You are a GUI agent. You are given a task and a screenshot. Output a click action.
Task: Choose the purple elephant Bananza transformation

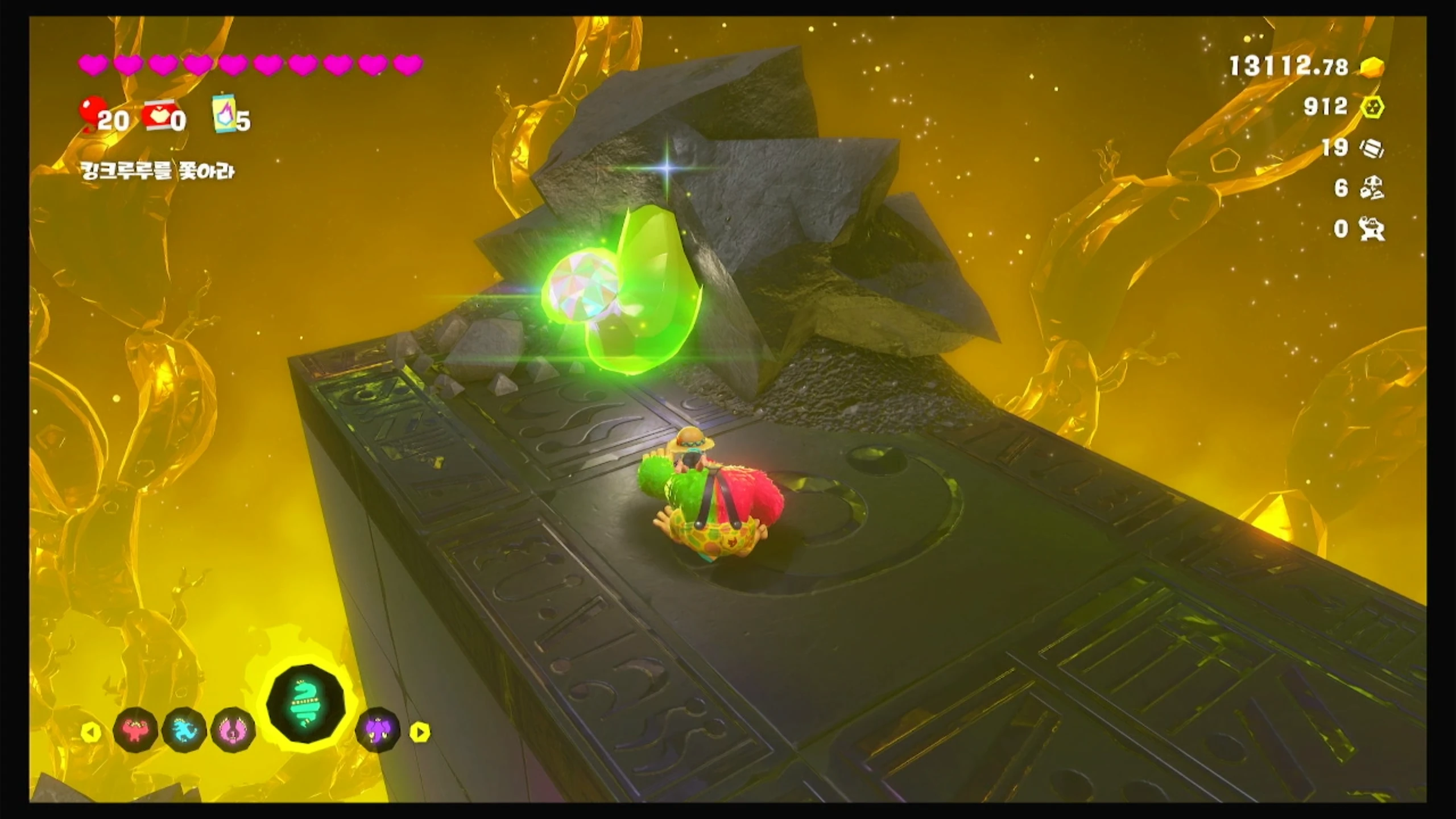point(377,730)
